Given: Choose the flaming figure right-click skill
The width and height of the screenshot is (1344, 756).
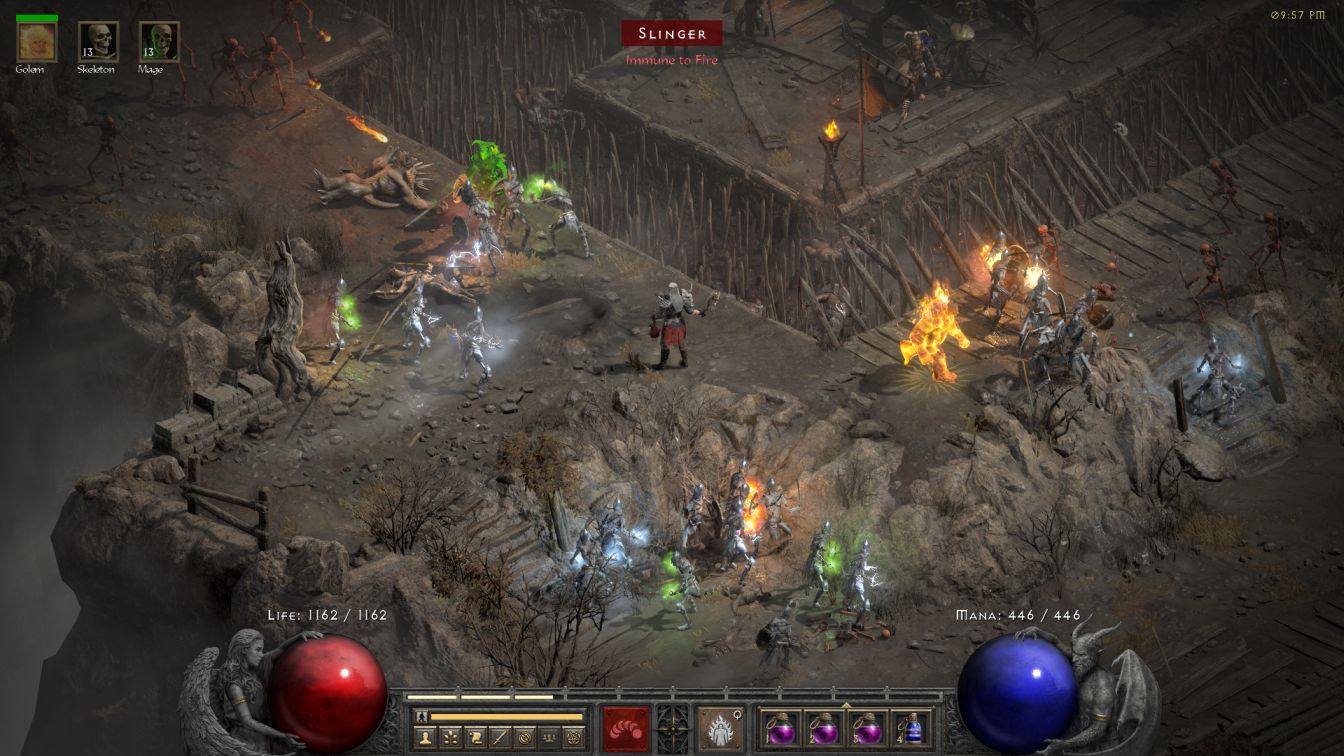Looking at the screenshot, I should point(720,729).
